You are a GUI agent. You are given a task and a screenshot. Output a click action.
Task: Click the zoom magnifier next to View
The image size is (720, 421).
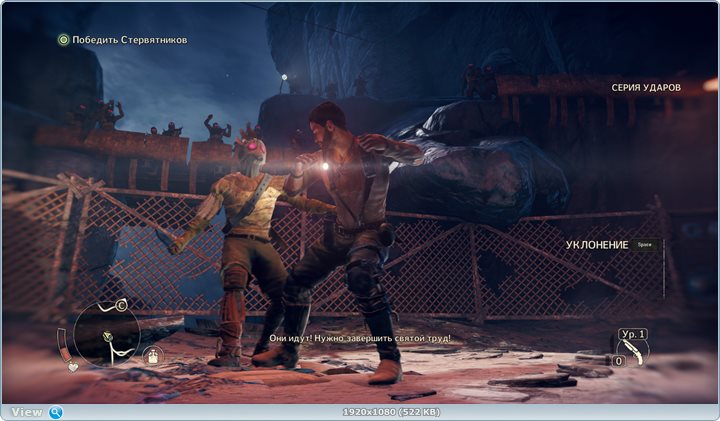click(56, 412)
